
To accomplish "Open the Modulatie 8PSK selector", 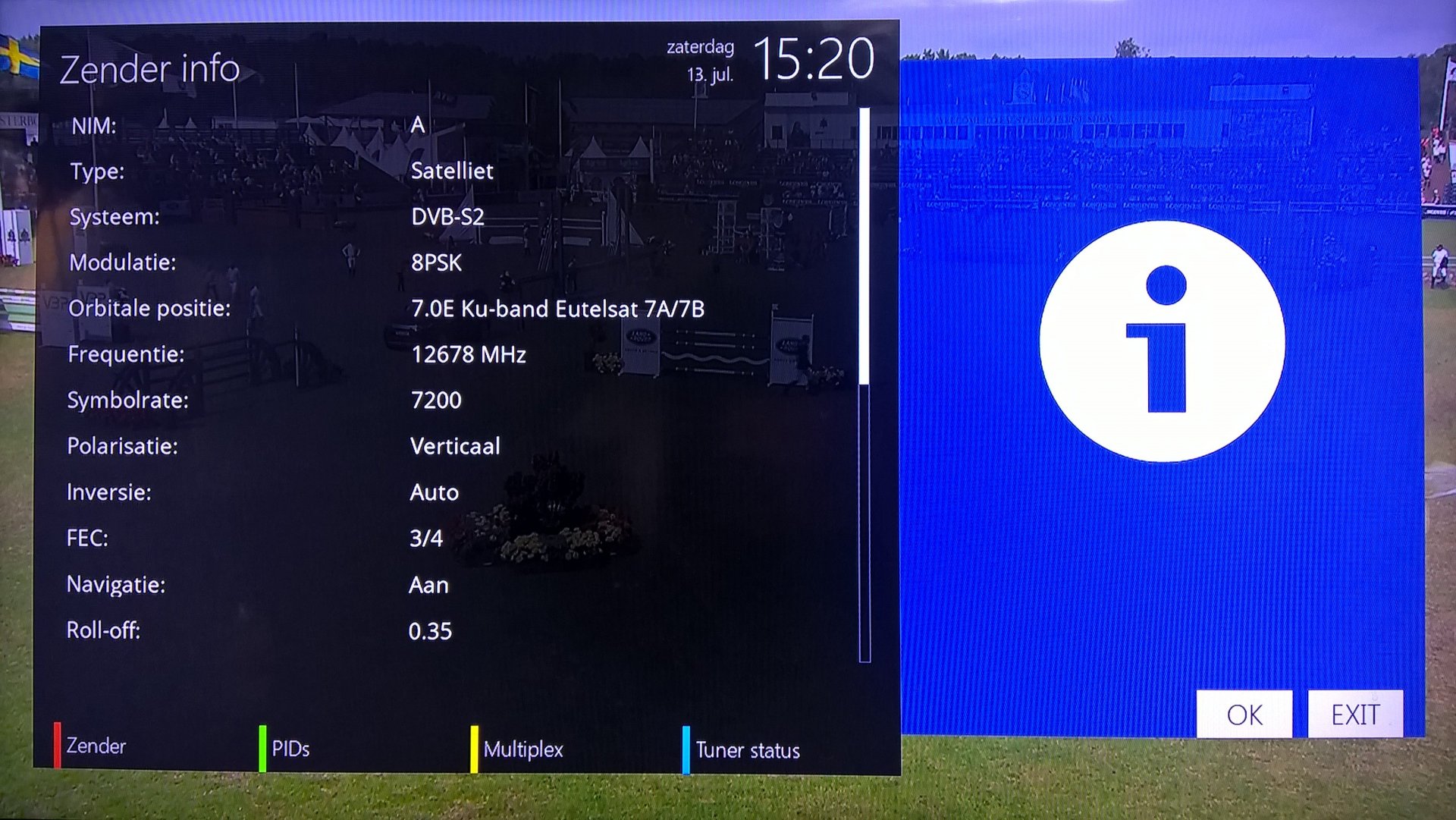I will click(x=438, y=262).
